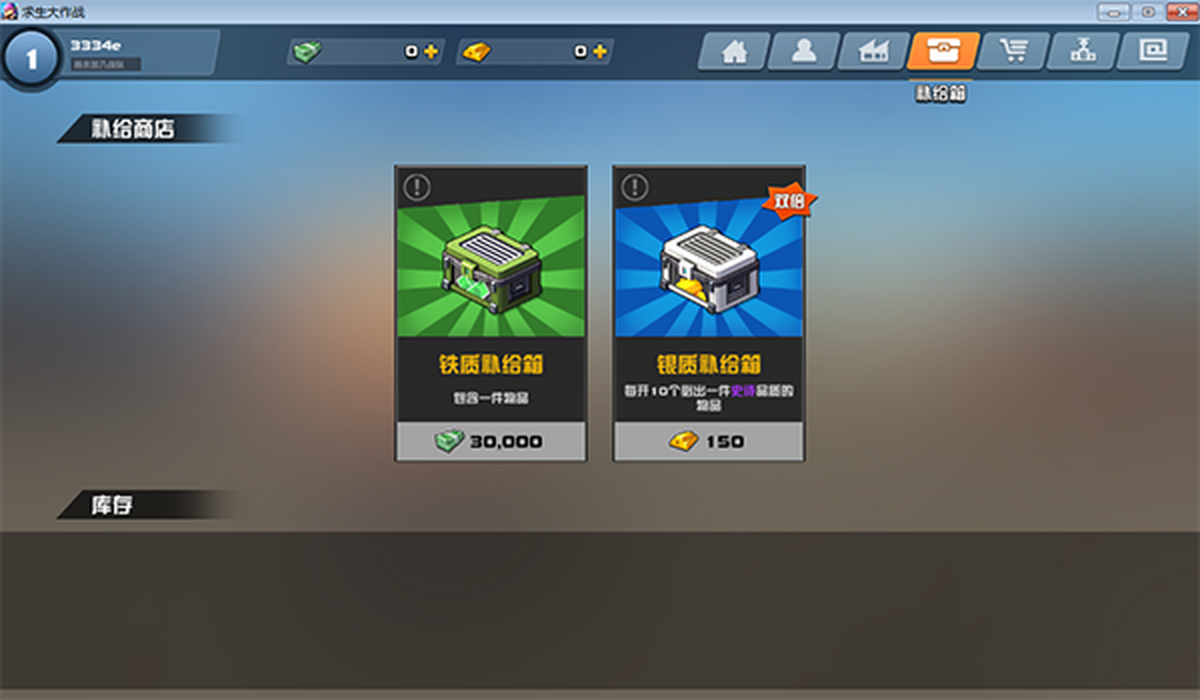Buy the iron supply box for 30,000
The width and height of the screenshot is (1200, 700).
point(491,441)
